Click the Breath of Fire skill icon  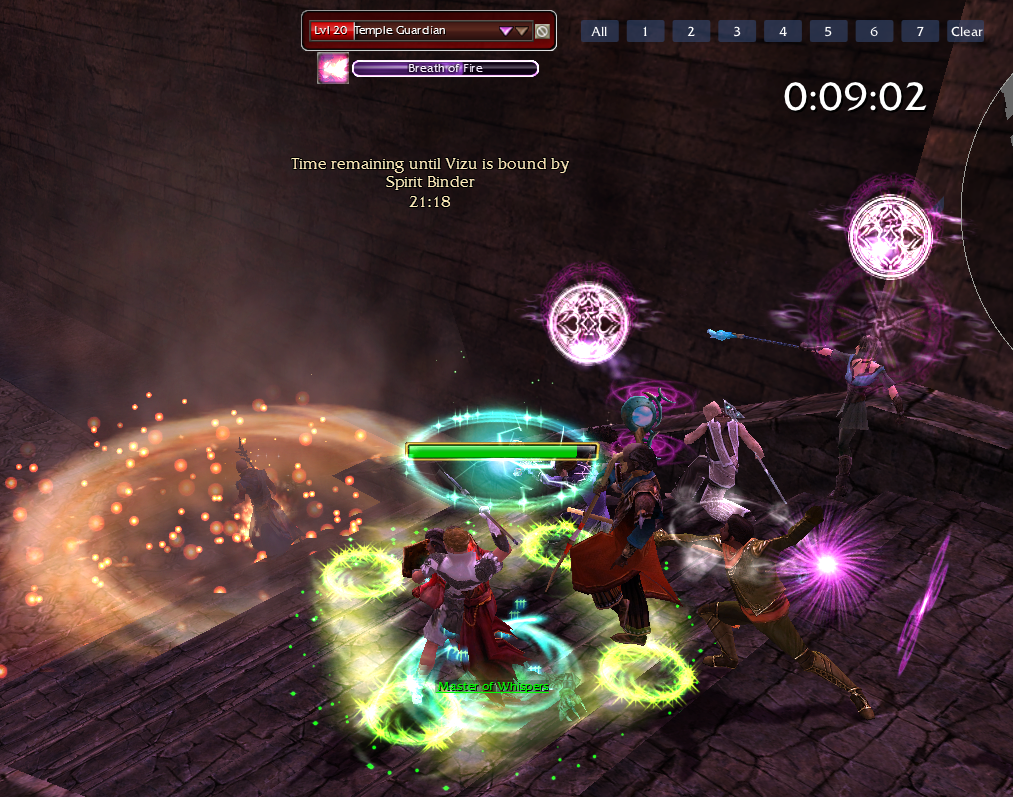click(x=333, y=68)
